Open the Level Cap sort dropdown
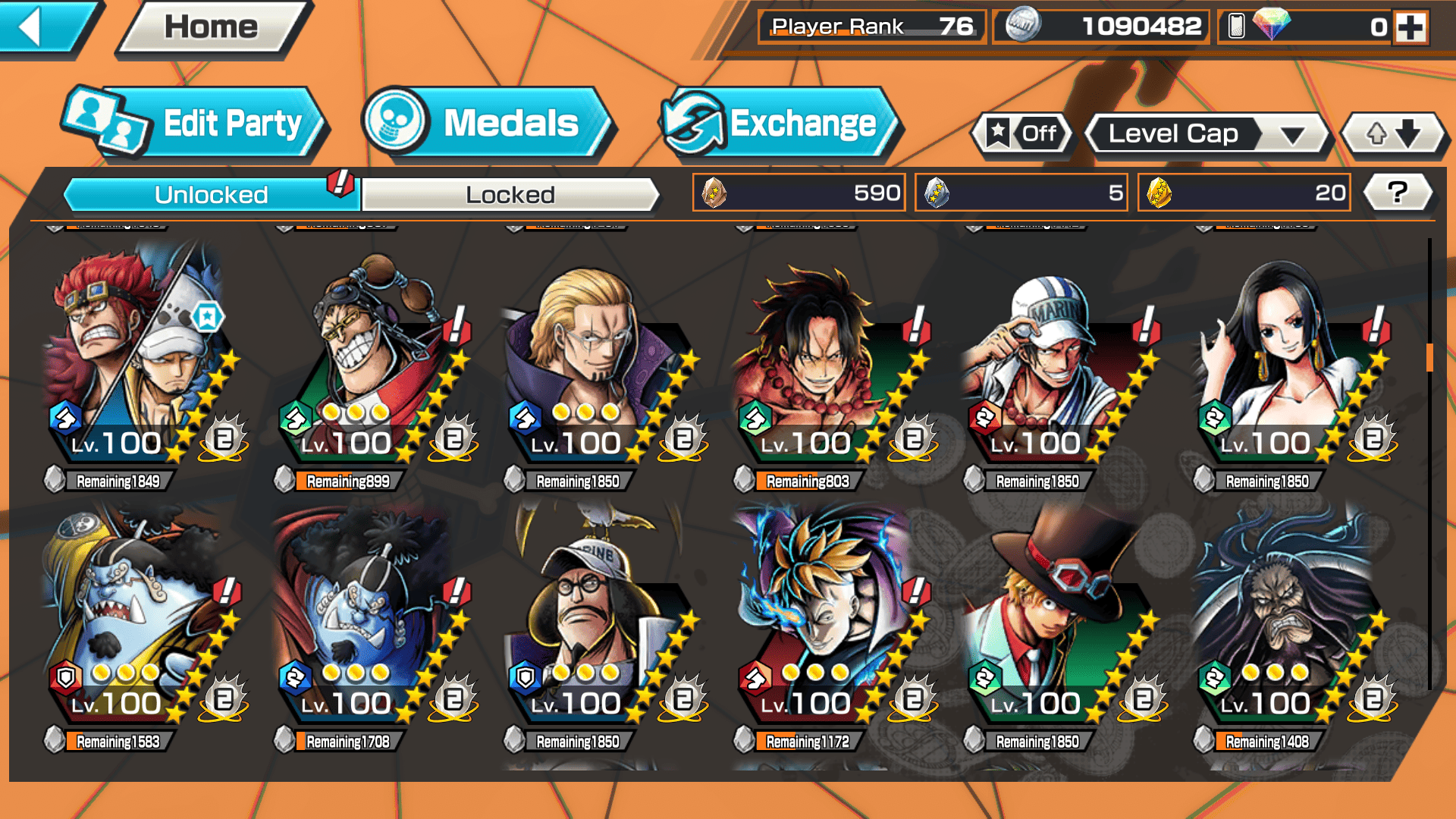Viewport: 1456px width, 819px height. (1207, 134)
